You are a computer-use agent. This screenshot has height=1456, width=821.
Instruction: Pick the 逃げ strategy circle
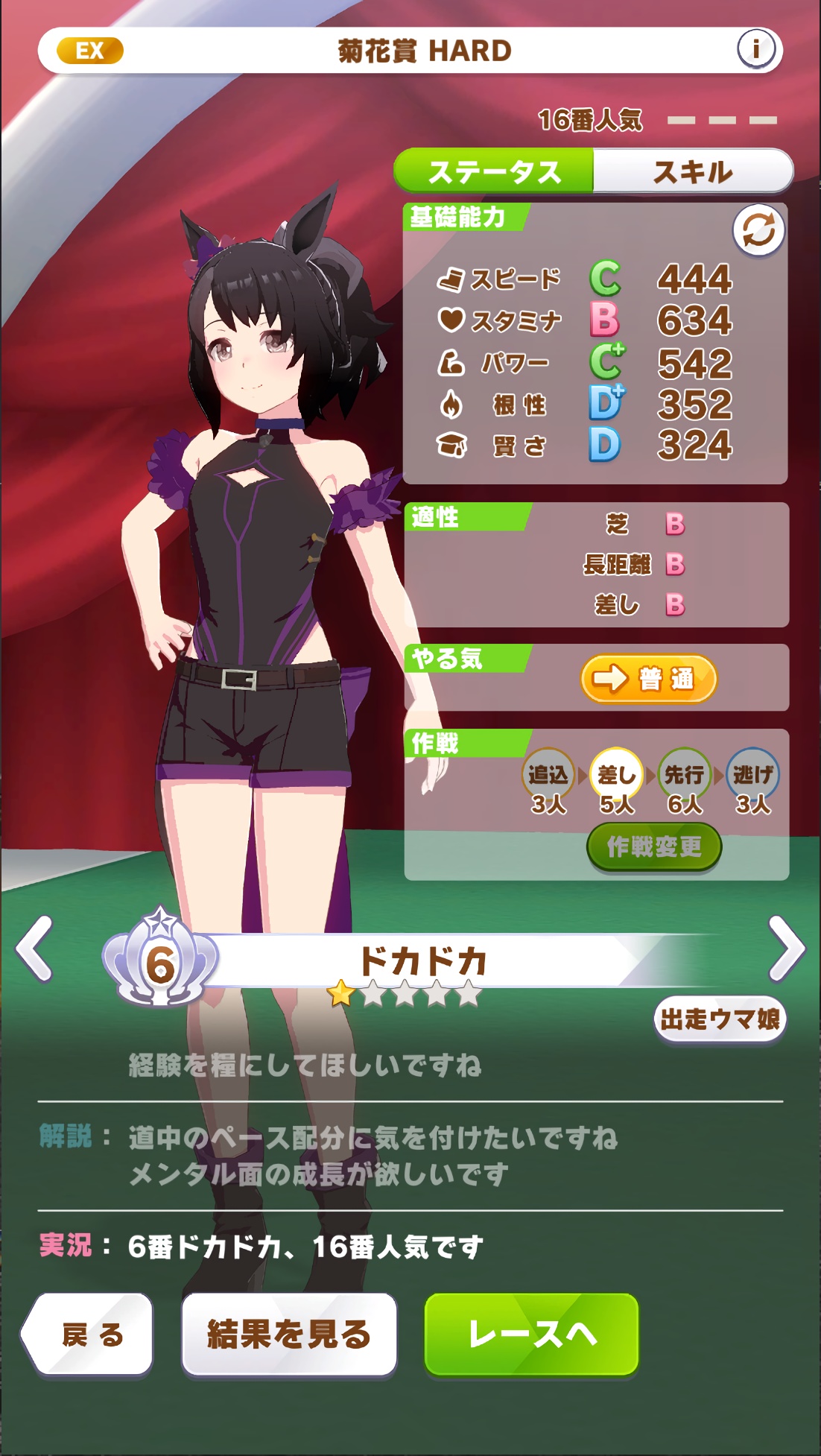pyautogui.click(x=752, y=775)
